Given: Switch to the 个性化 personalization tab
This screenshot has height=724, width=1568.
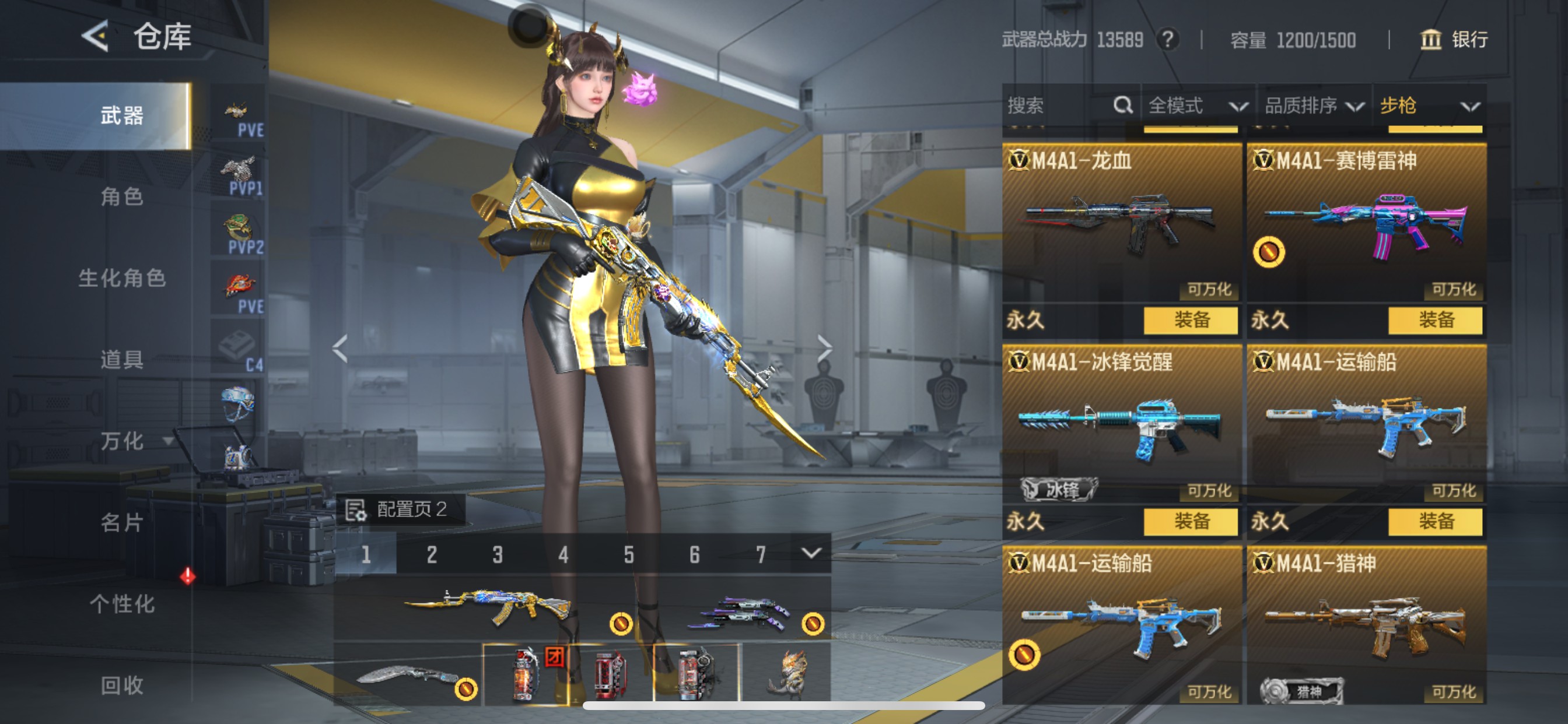Looking at the screenshot, I should click(x=122, y=604).
